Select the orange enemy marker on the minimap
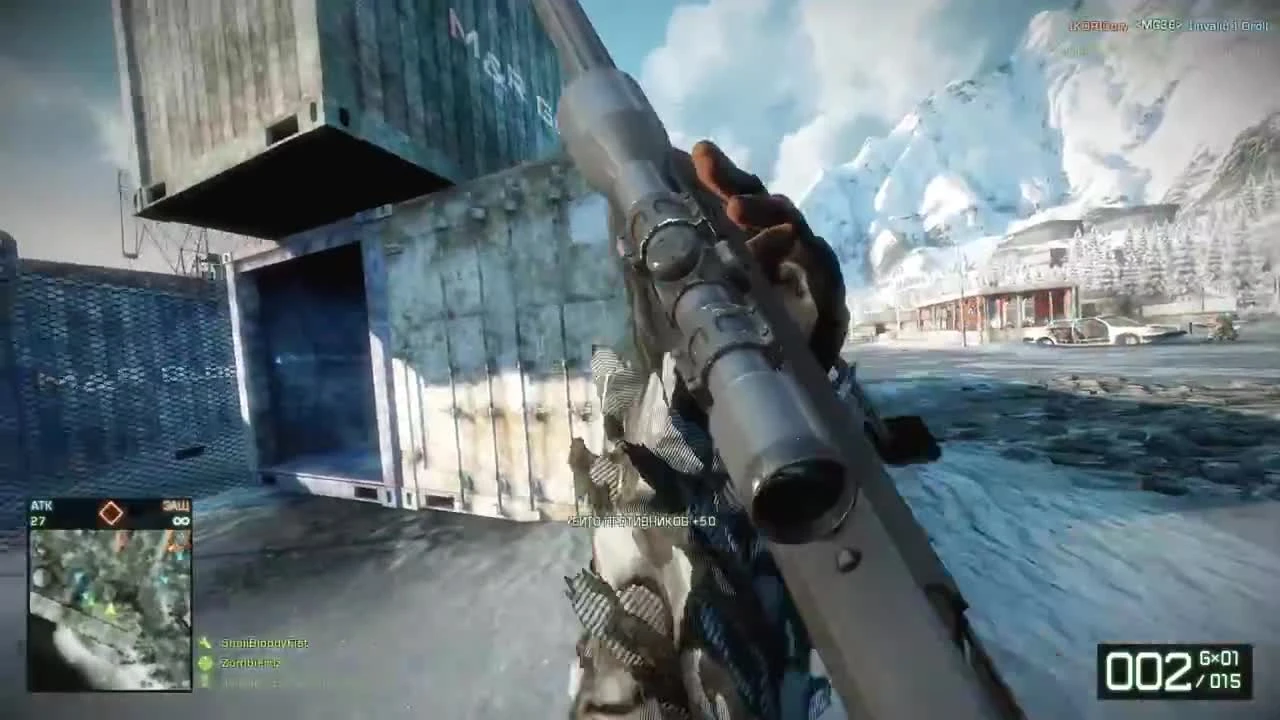The height and width of the screenshot is (720, 1280). 171,545
